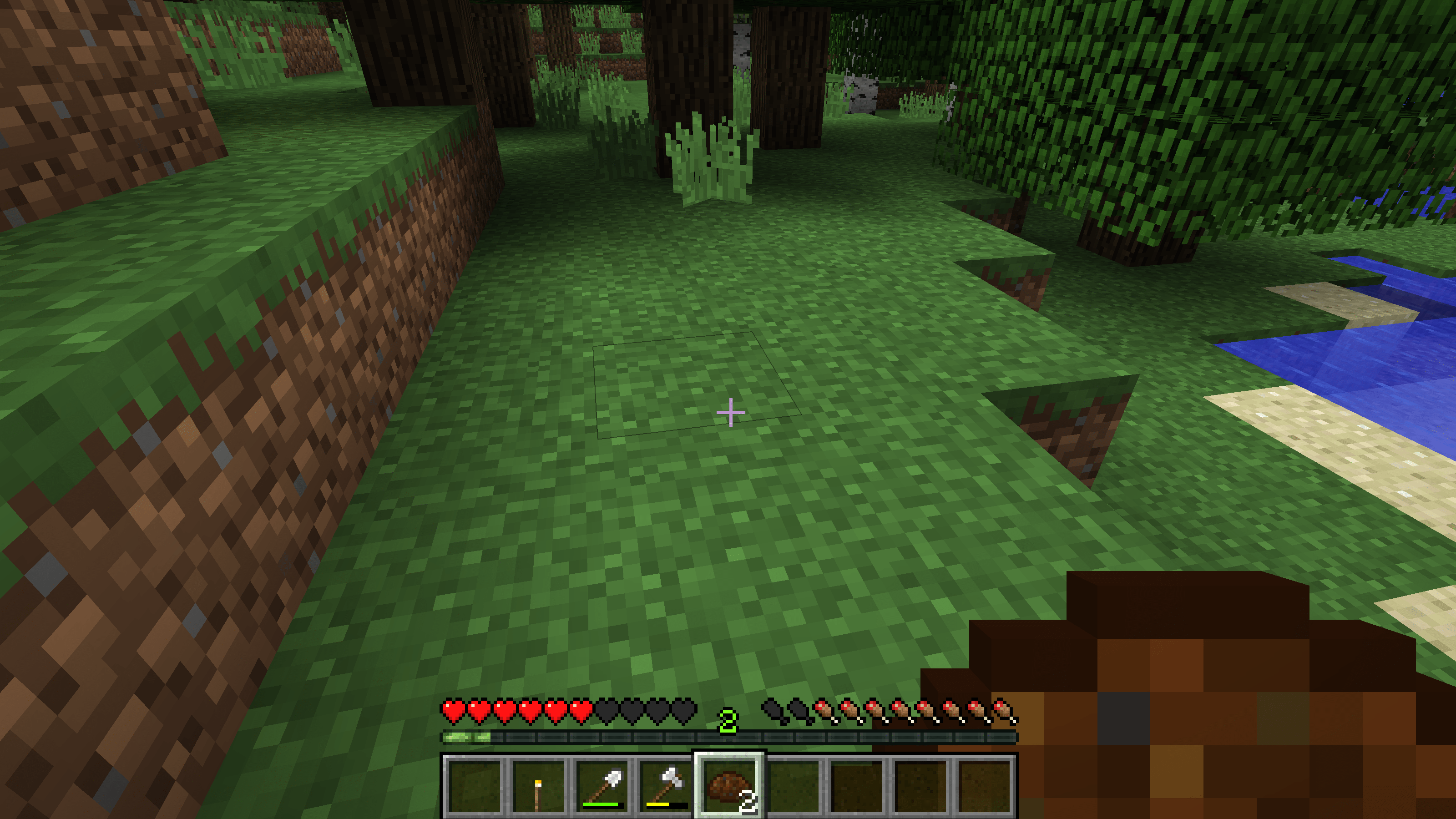This screenshot has width=1456, height=819.
Task: Choose the iron axe in the hotbar
Action: pos(666,786)
